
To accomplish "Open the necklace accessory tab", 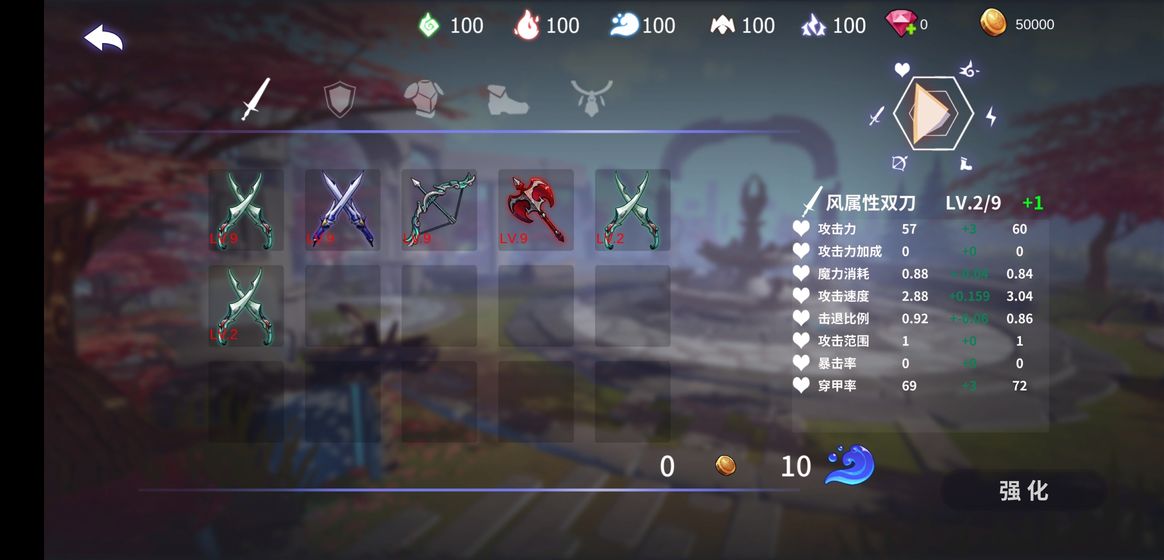I will click(591, 98).
